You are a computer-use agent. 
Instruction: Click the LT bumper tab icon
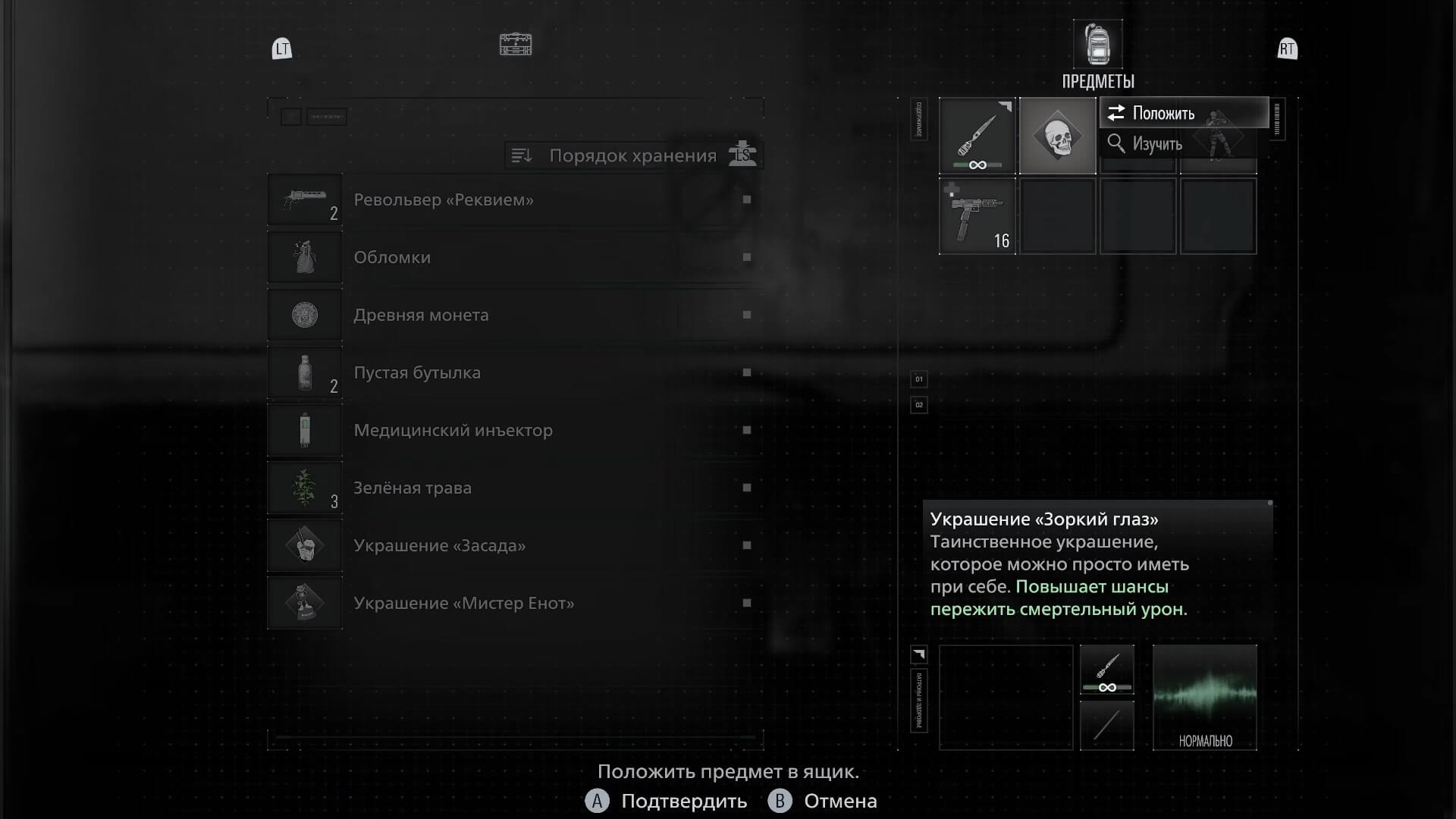(281, 49)
